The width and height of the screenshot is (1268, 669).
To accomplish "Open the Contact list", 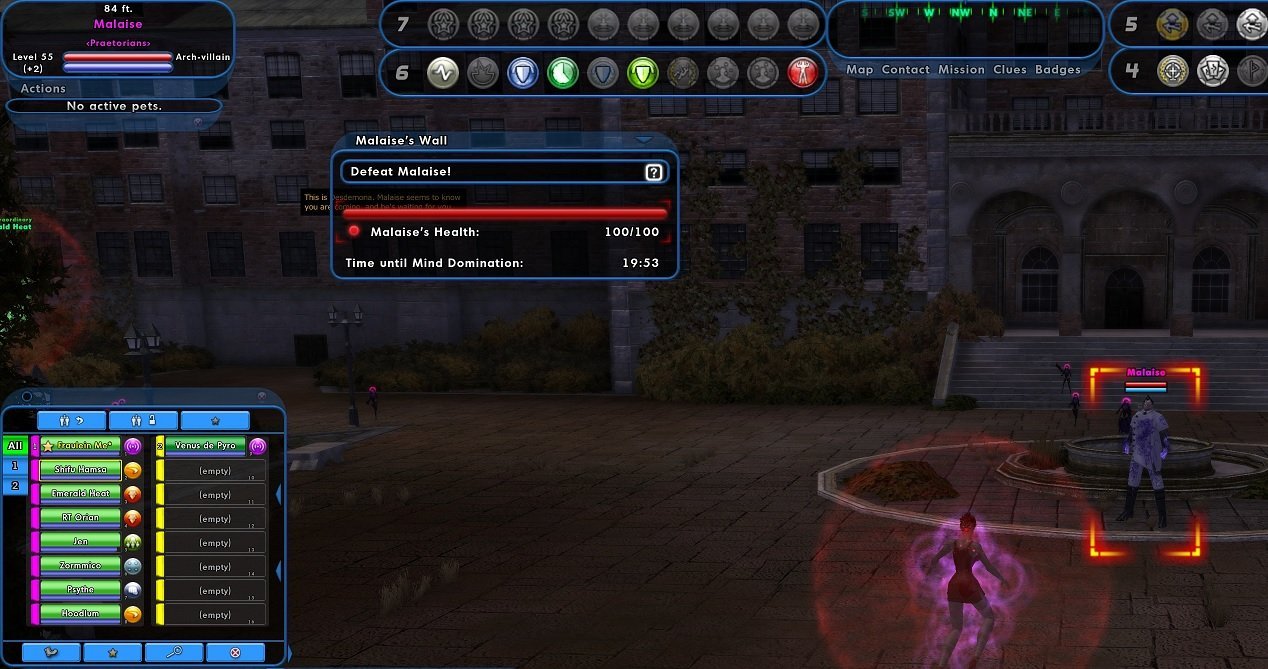I will click(x=905, y=70).
